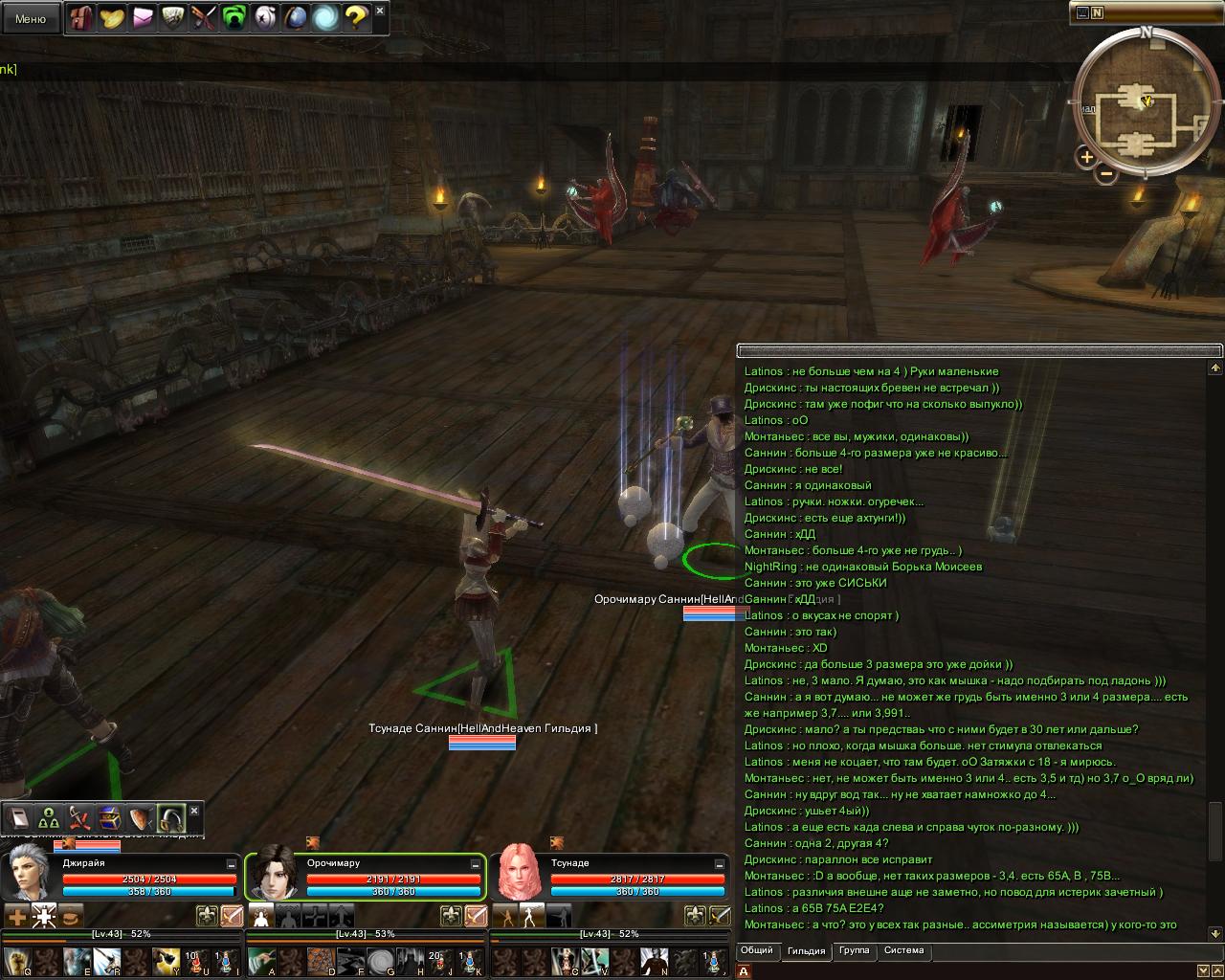Open the blue swirl portal icon
The width and height of the screenshot is (1225, 980).
325,17
